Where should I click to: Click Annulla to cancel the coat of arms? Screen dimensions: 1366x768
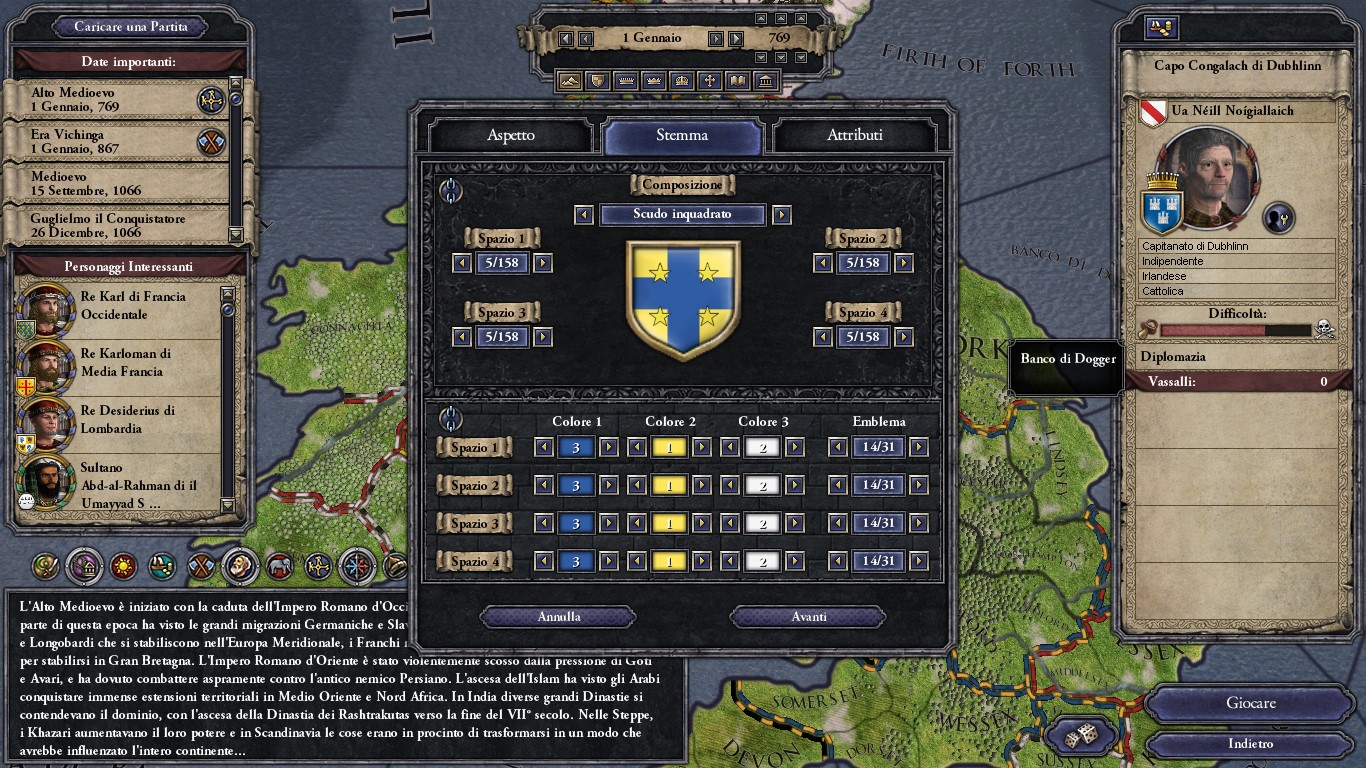557,616
